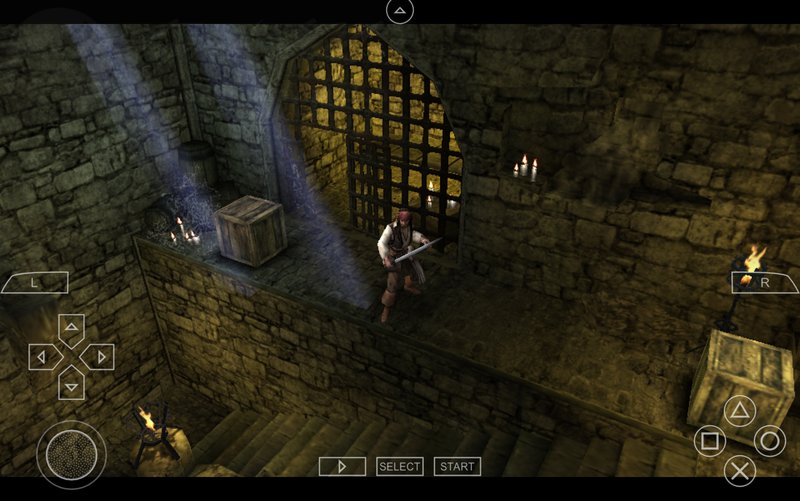Click the SELECT button
Screen dimensions: 800x501
(x=400, y=466)
